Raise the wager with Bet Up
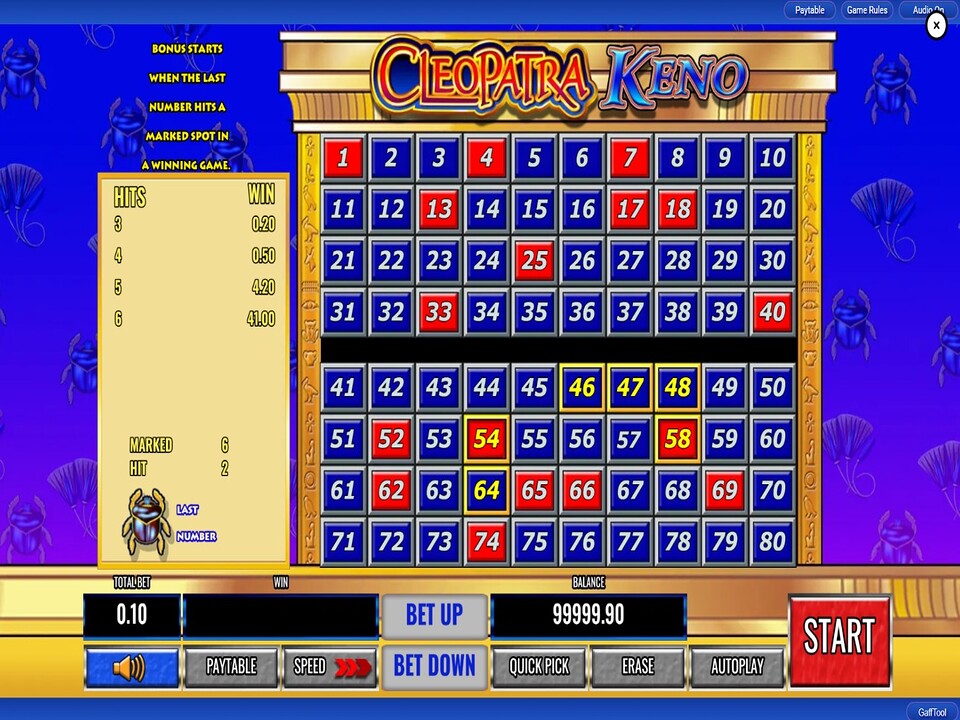This screenshot has height=720, width=960. pos(434,615)
